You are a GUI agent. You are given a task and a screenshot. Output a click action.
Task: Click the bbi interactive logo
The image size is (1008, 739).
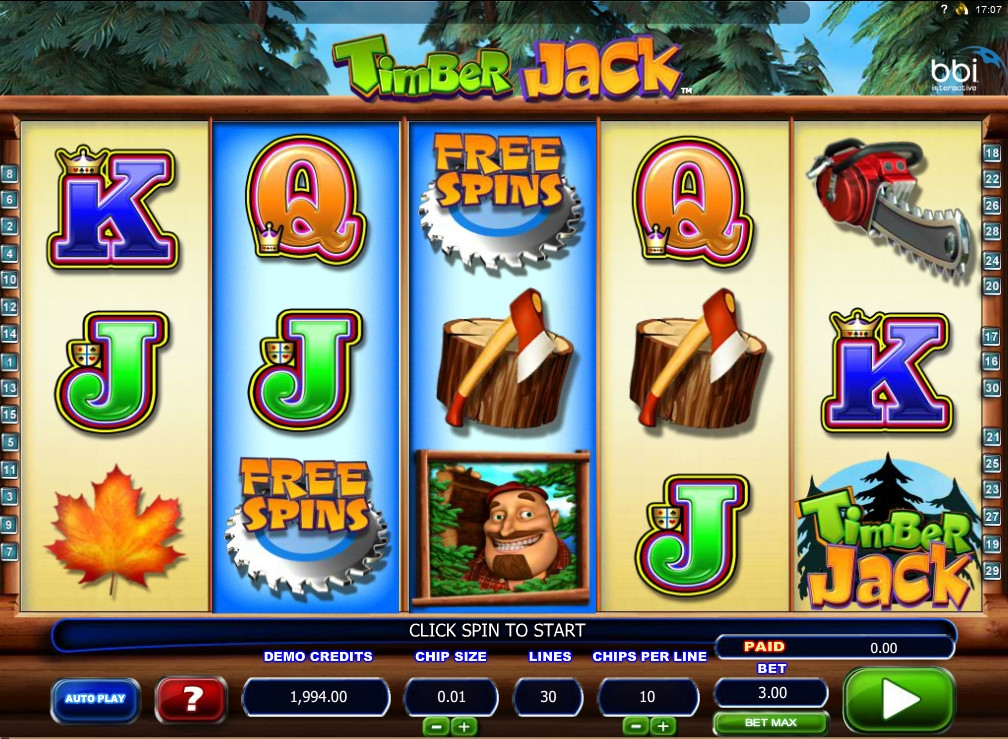953,72
